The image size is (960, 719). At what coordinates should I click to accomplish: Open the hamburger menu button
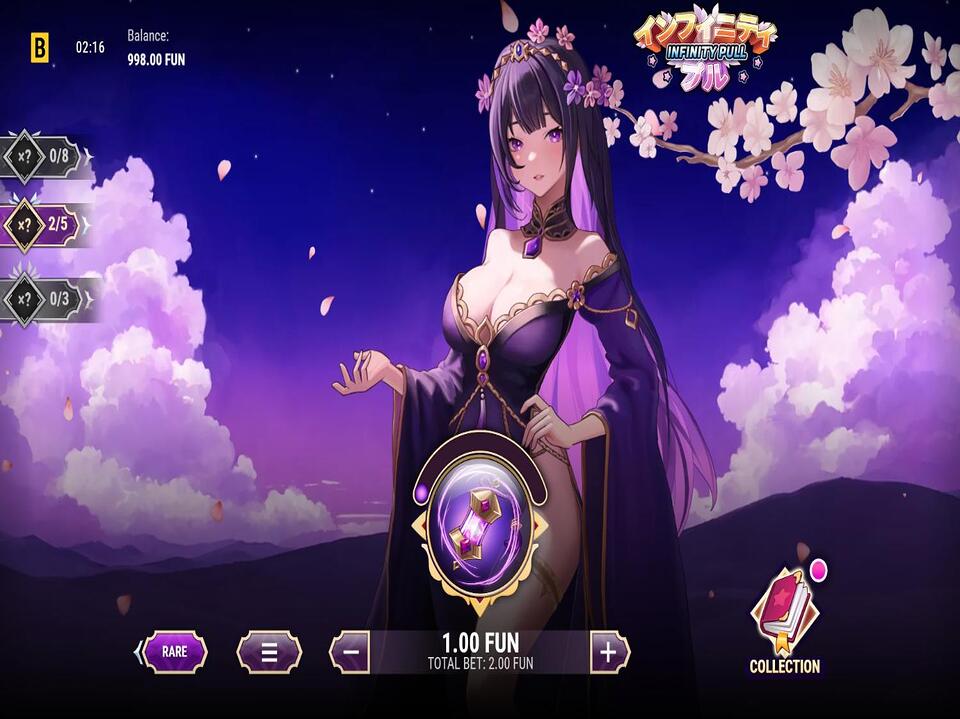(269, 652)
